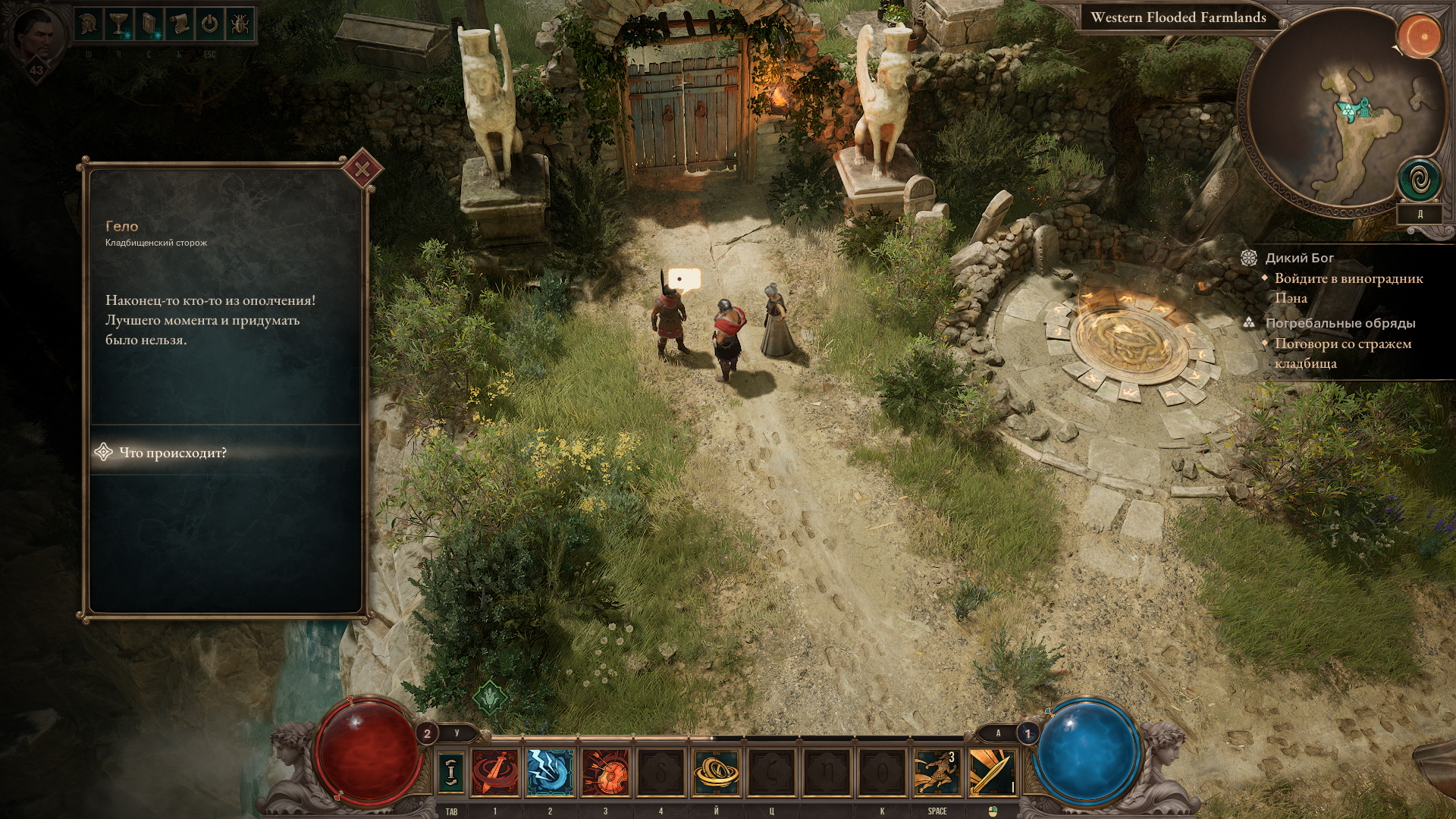Open the helmet character menu
The height and width of the screenshot is (819, 1456).
pos(89,25)
